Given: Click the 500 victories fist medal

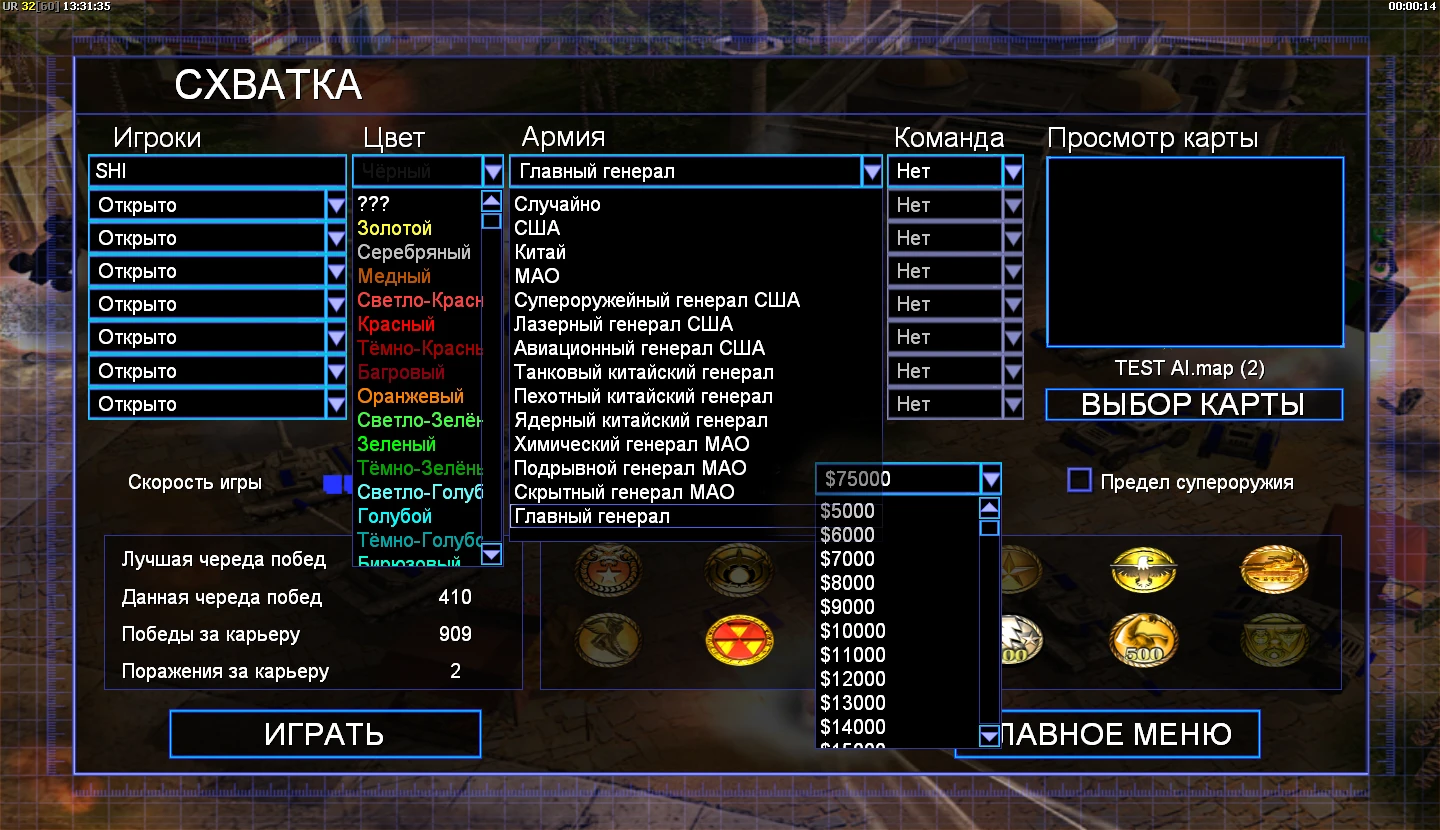Looking at the screenshot, I should click(x=1144, y=640).
